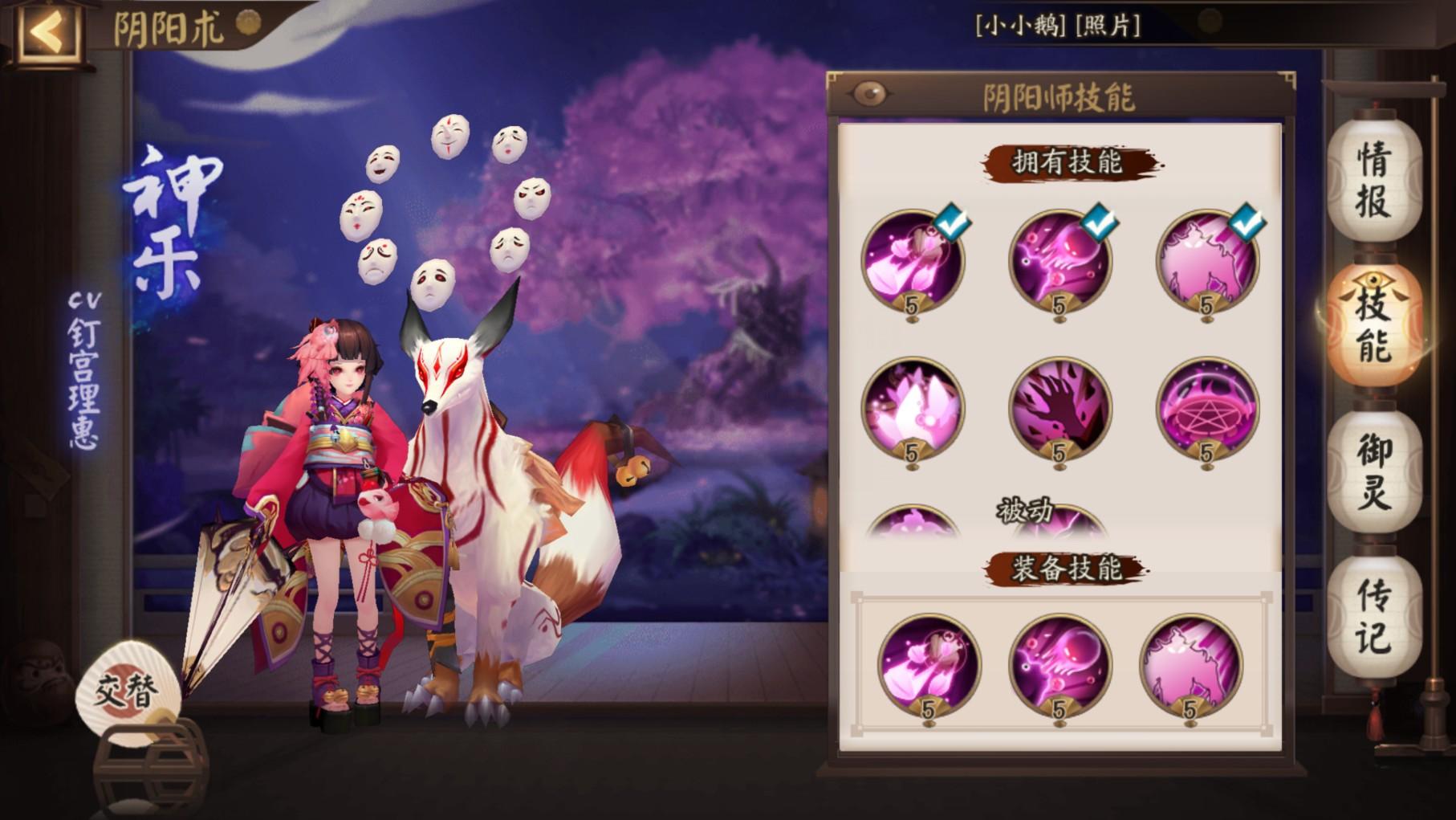The height and width of the screenshot is (820, 1456).
Task: Open the 御灵 tab on the right
Action: tap(1374, 470)
